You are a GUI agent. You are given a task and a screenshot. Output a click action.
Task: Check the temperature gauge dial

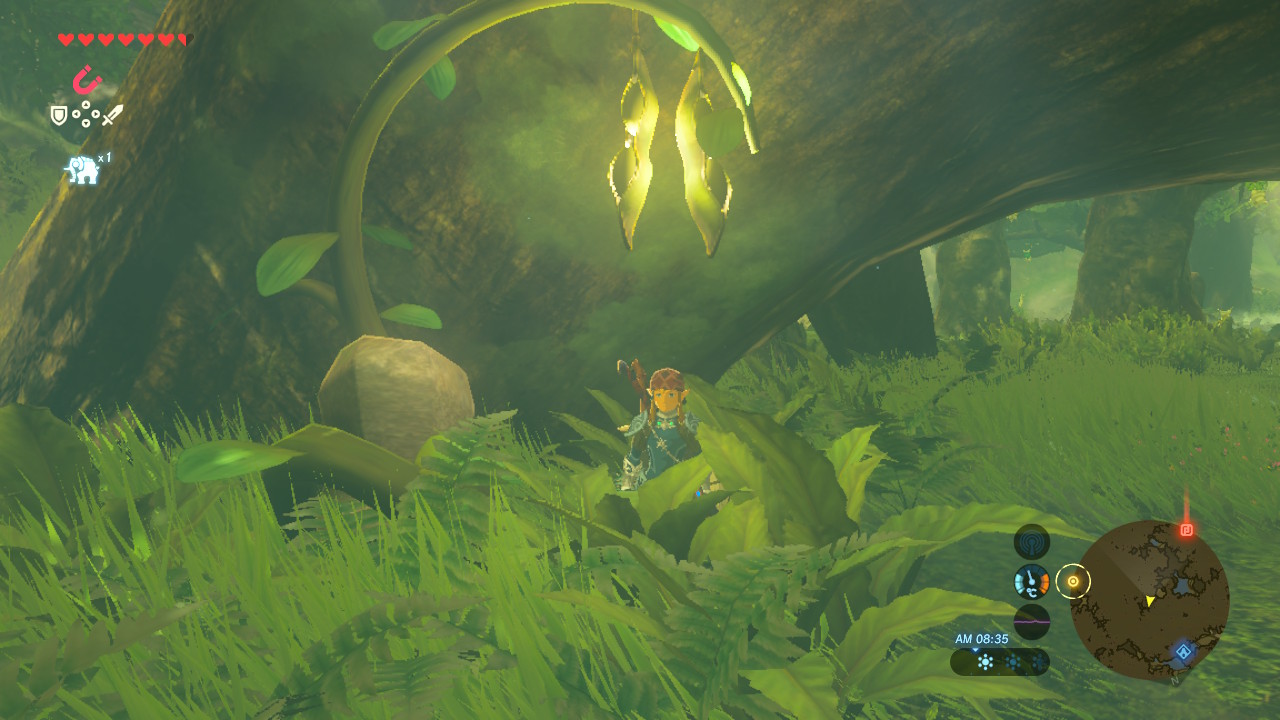pyautogui.click(x=1031, y=581)
